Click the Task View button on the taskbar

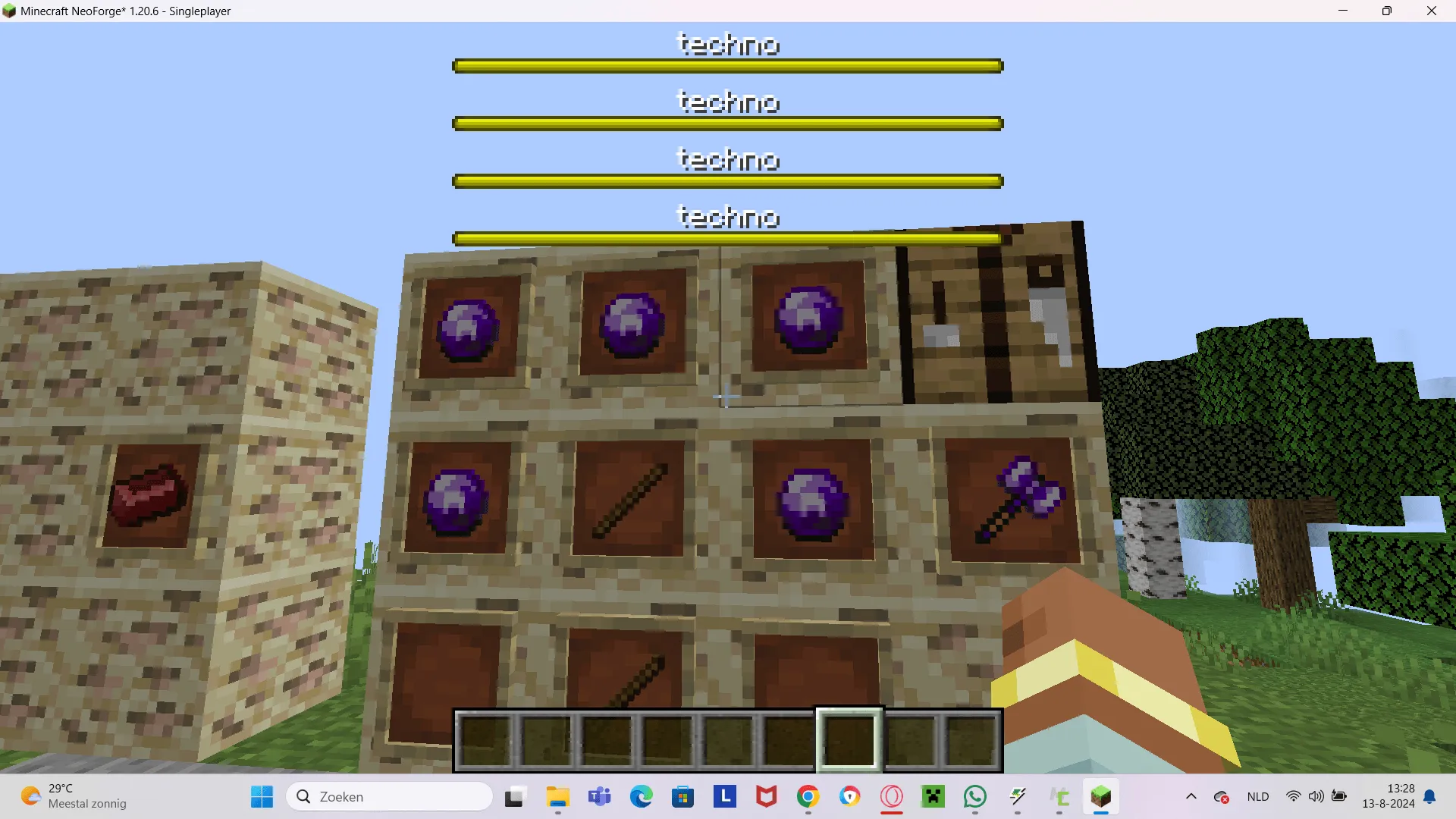(x=515, y=797)
